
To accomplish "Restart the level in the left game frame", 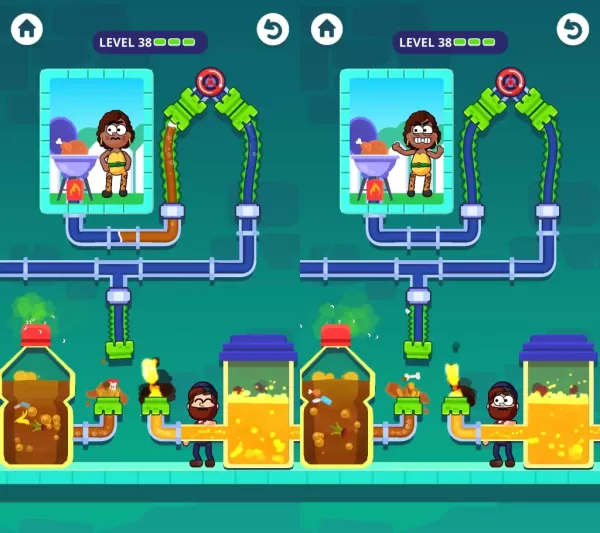I will 272,29.
